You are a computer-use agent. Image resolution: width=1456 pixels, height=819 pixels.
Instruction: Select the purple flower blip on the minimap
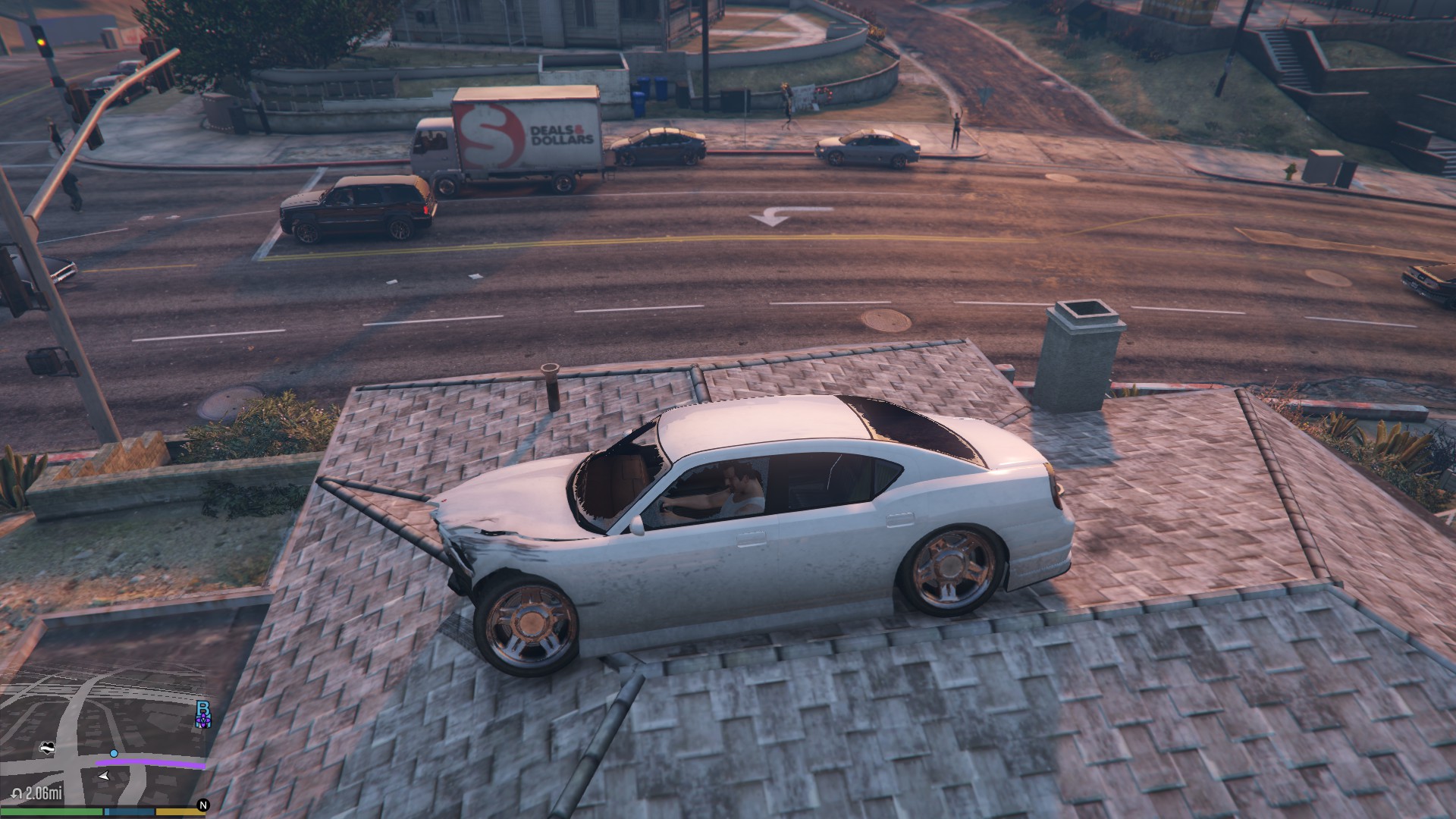pyautogui.click(x=202, y=720)
